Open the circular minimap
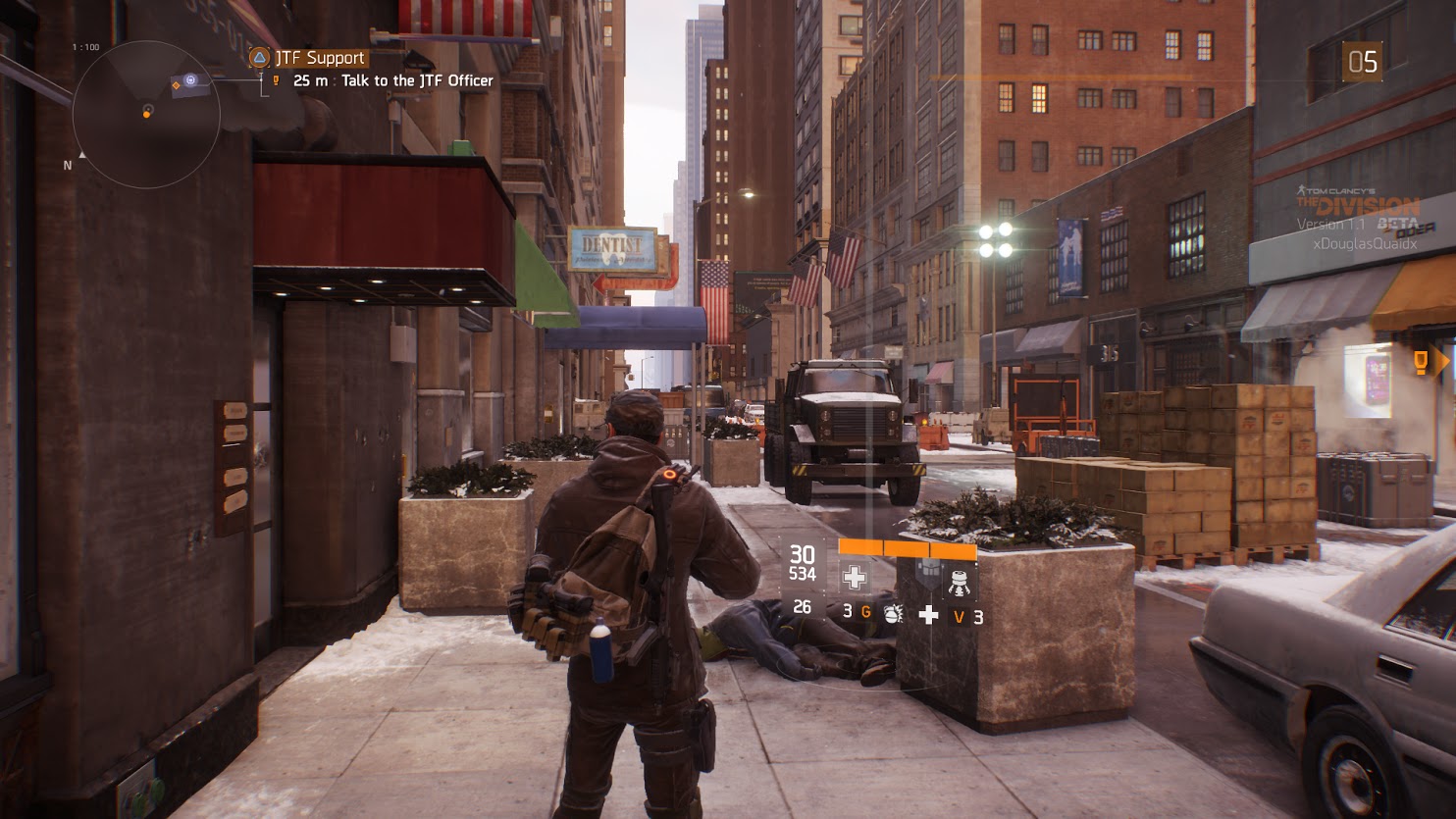 (x=146, y=114)
